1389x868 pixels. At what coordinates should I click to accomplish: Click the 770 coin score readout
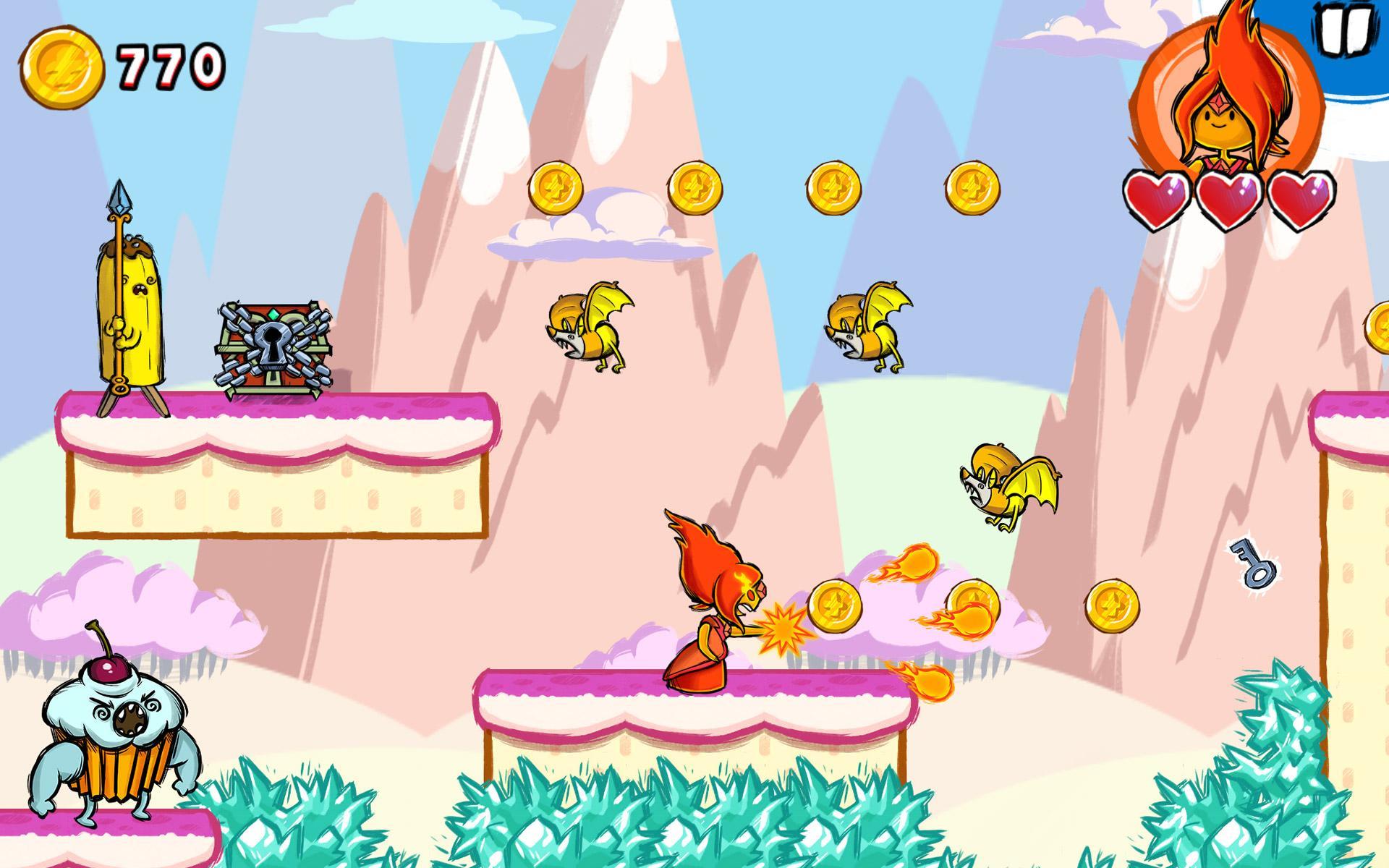pyautogui.click(x=165, y=65)
